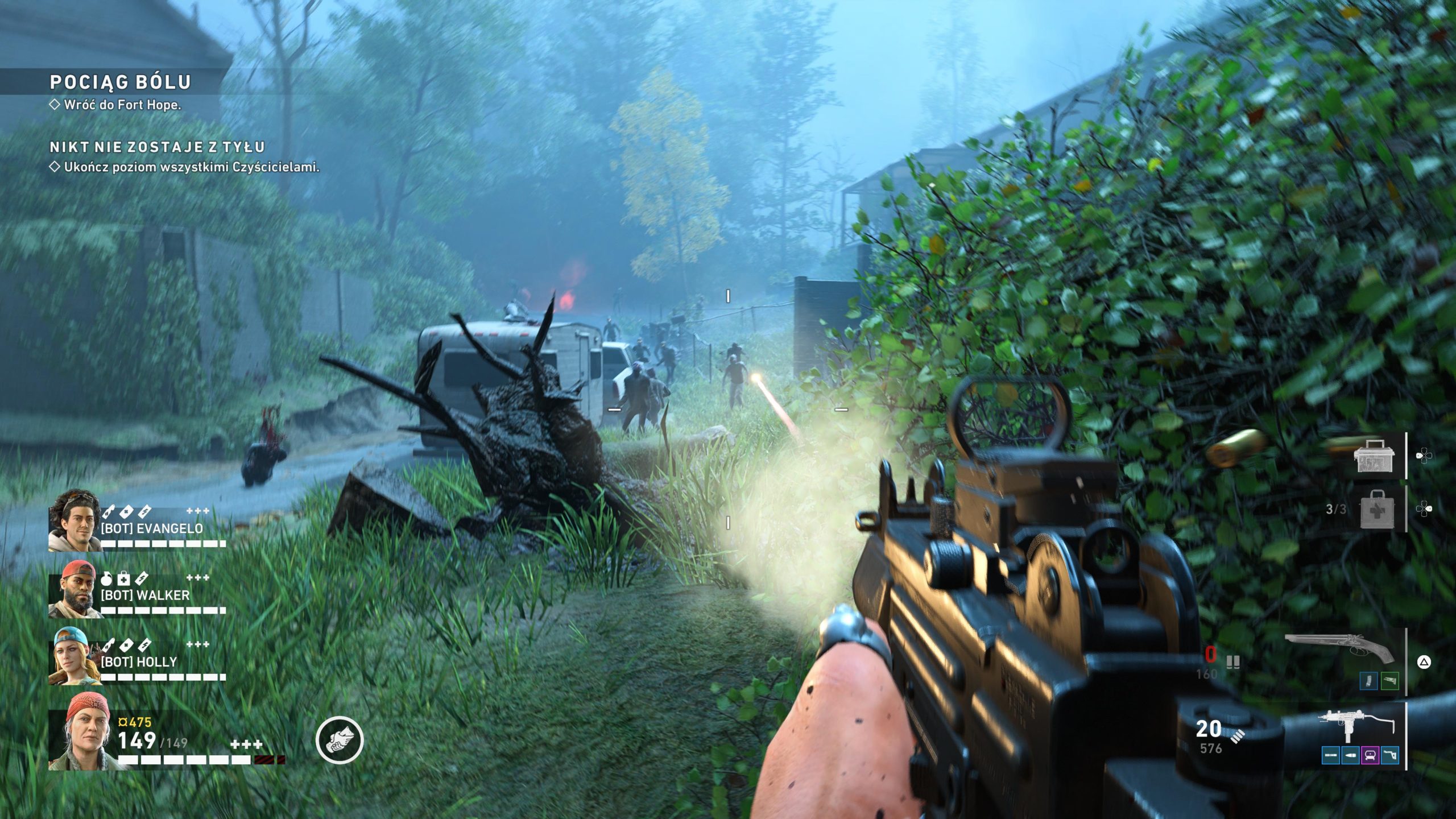1456x819 pixels.
Task: Select the first aid kit slot
Action: (1376, 510)
